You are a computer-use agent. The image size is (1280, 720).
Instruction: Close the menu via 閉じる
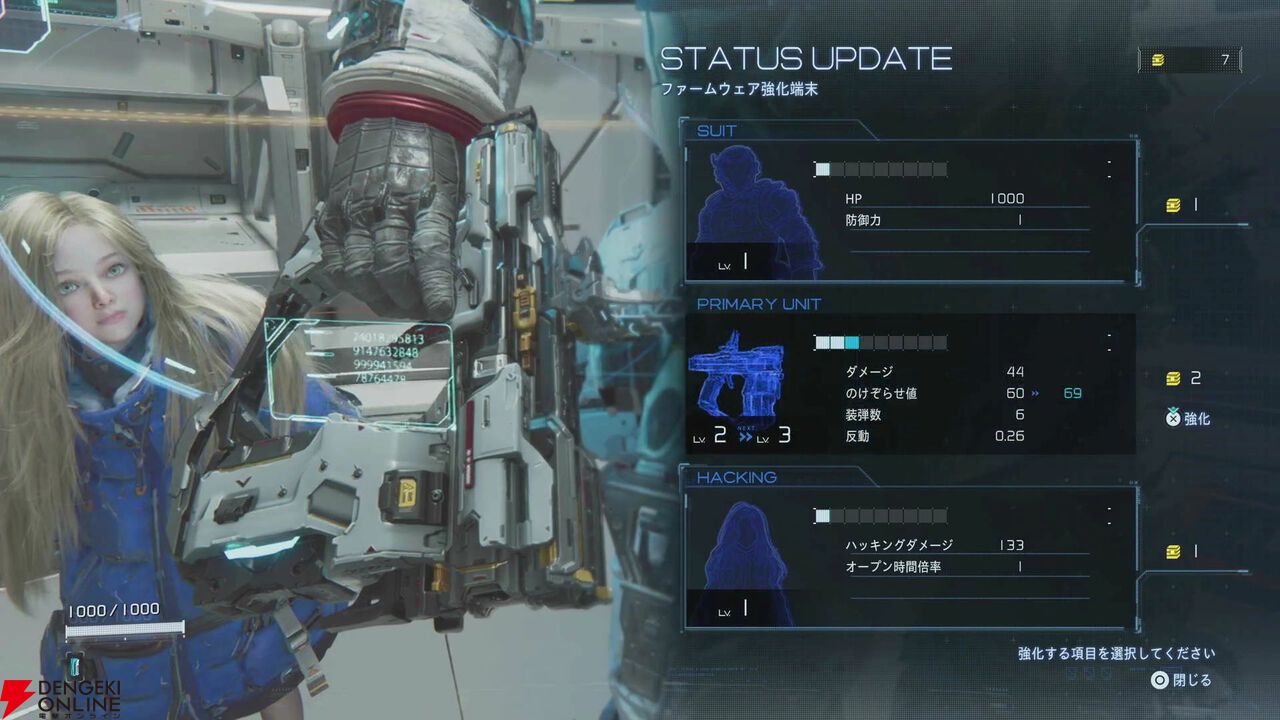tap(1181, 680)
